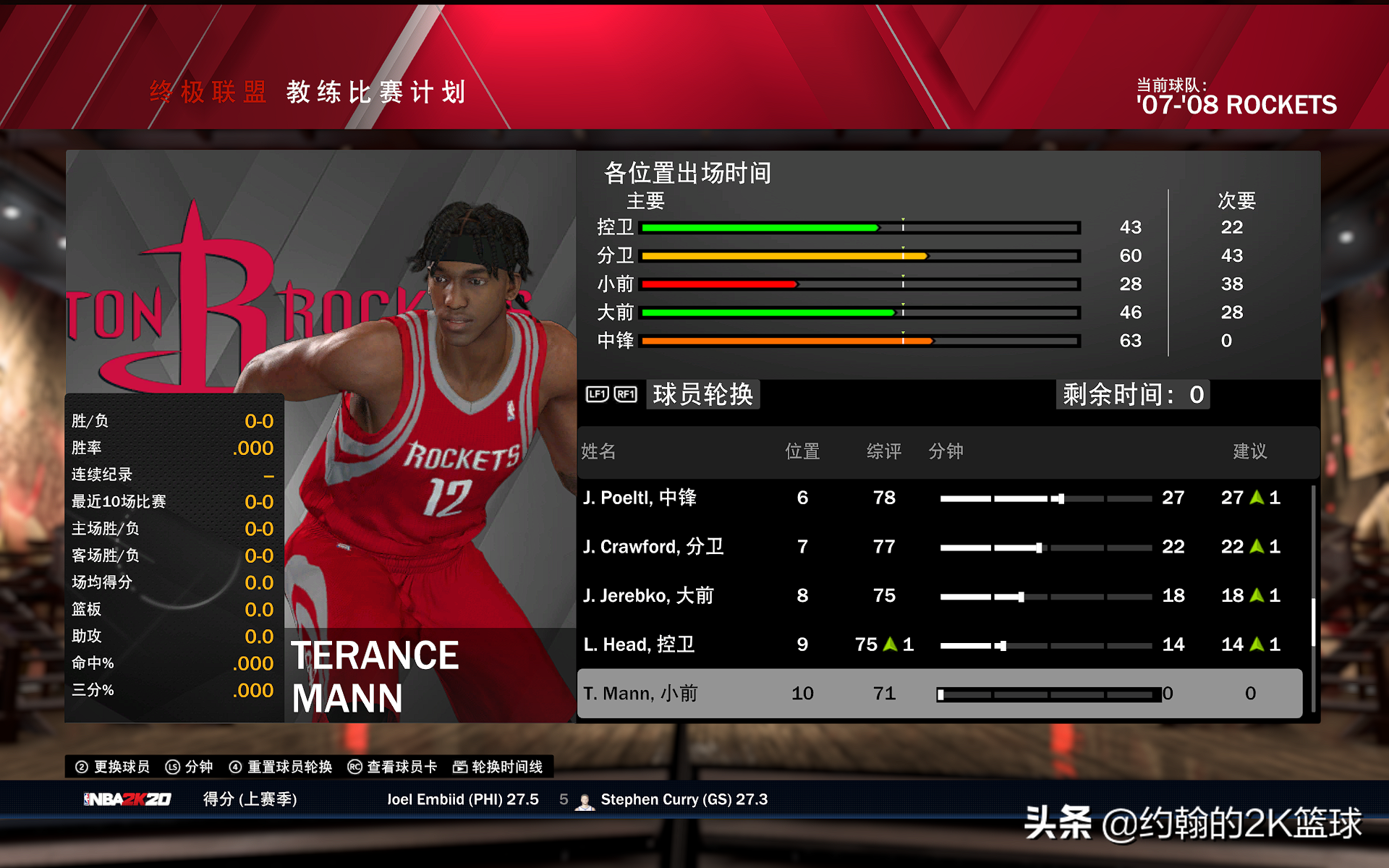Choose 重置球员轮换 to reset rotation
Image resolution: width=1389 pixels, height=868 pixels.
click(281, 767)
